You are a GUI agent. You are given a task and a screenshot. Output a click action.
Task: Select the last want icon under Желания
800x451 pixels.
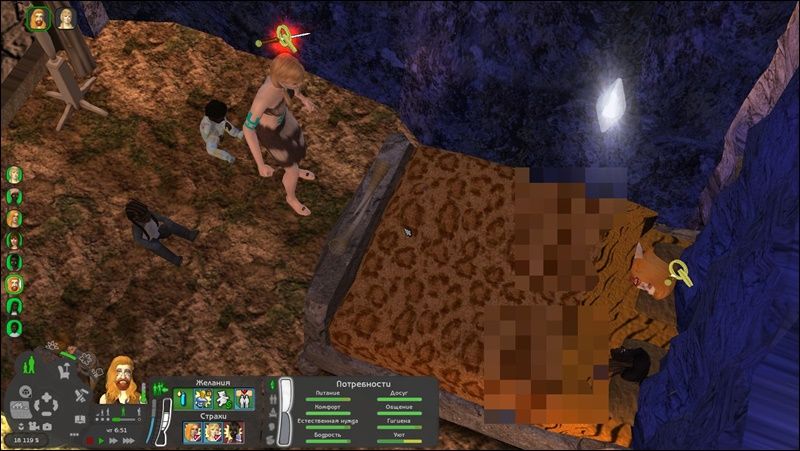click(x=245, y=399)
